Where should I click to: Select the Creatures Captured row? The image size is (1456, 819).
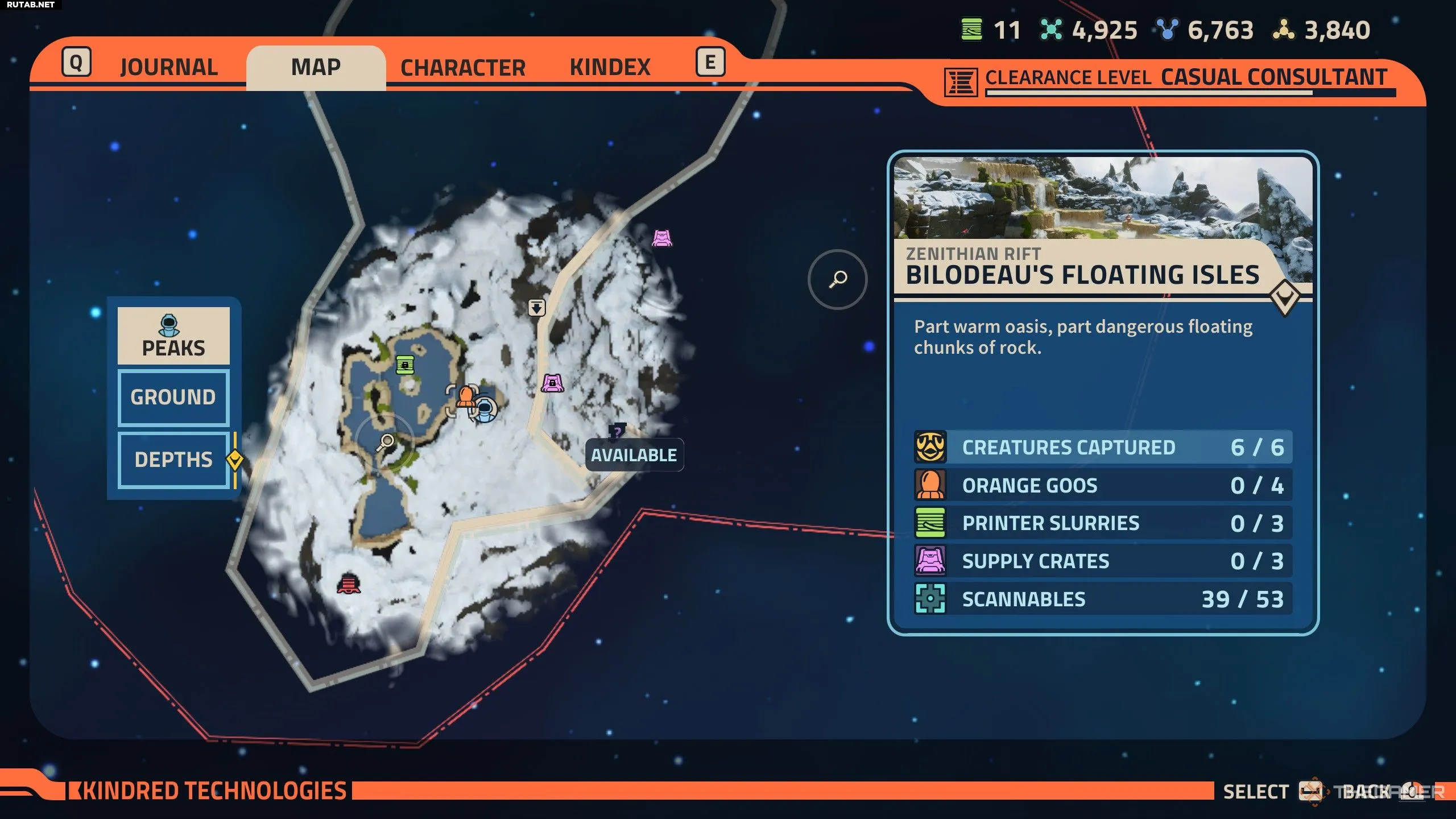click(1103, 448)
